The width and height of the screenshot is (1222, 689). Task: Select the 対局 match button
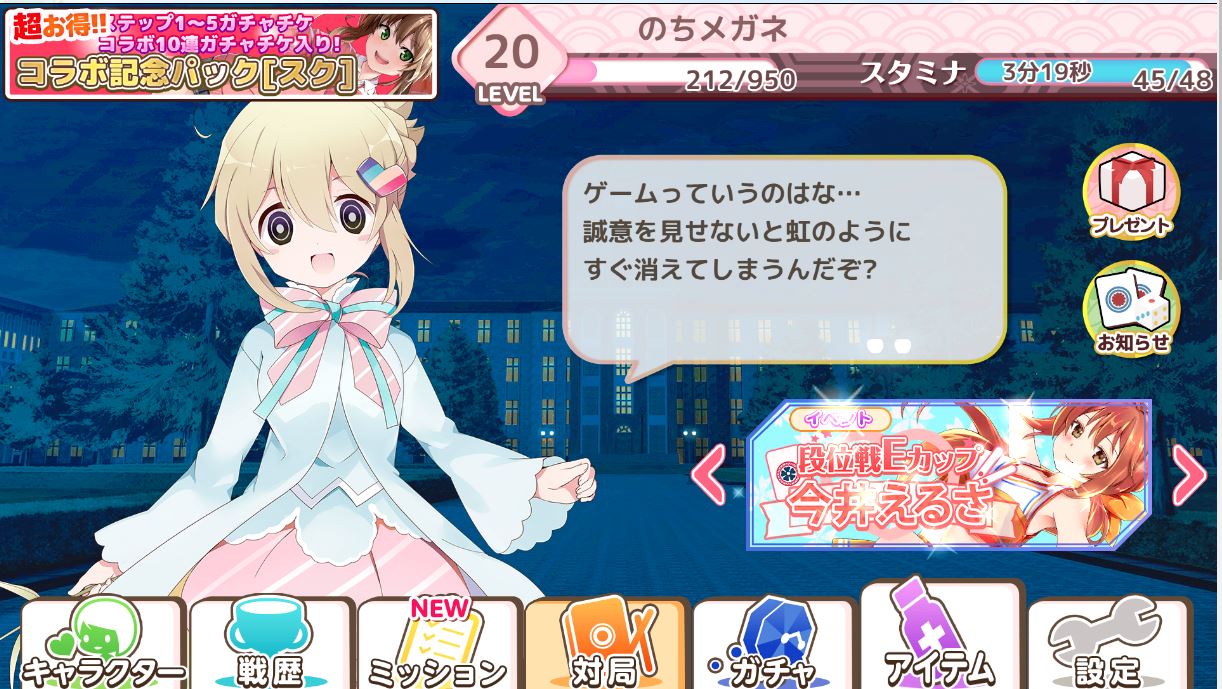coord(606,645)
